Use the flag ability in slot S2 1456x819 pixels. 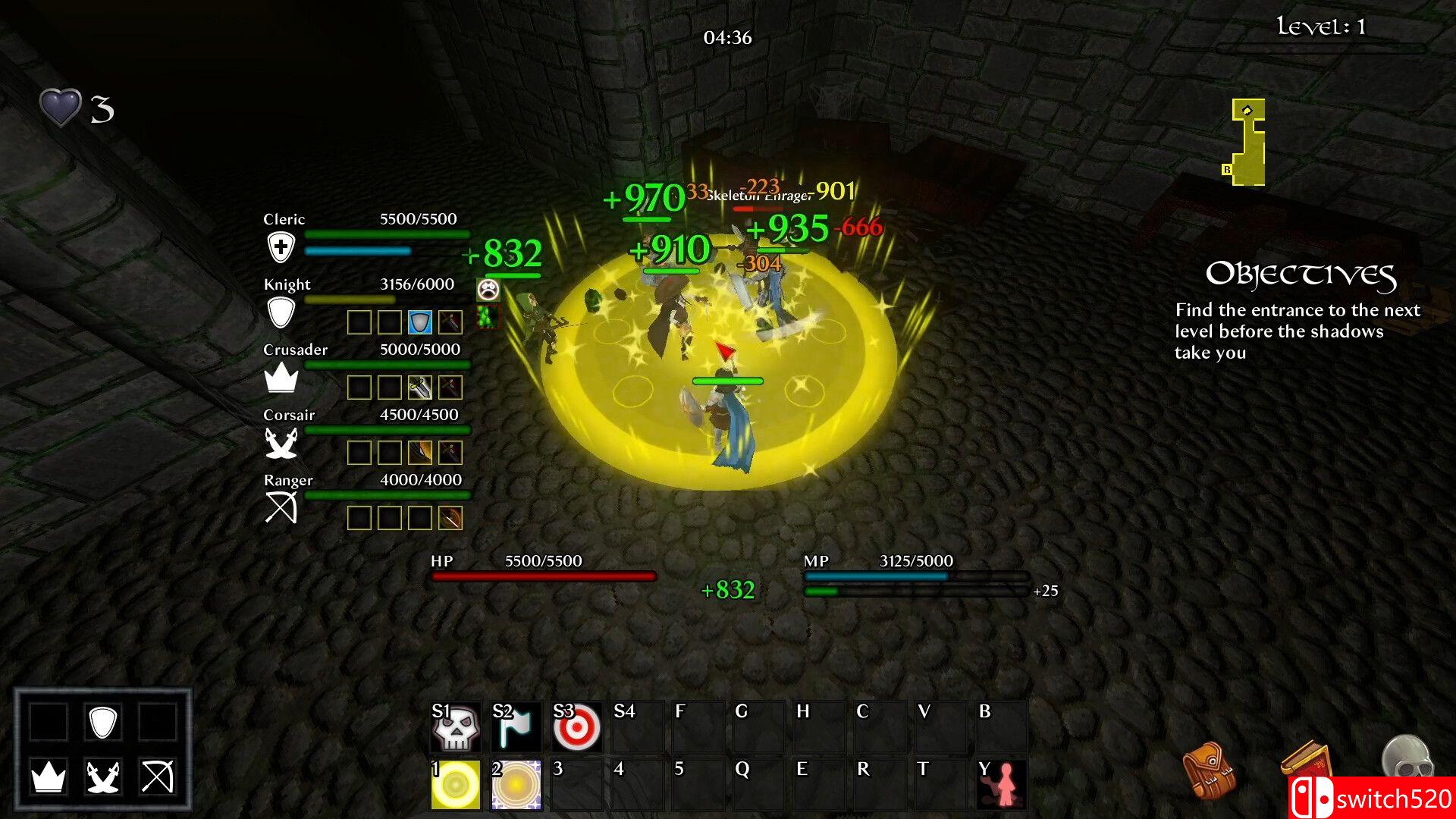[x=516, y=726]
